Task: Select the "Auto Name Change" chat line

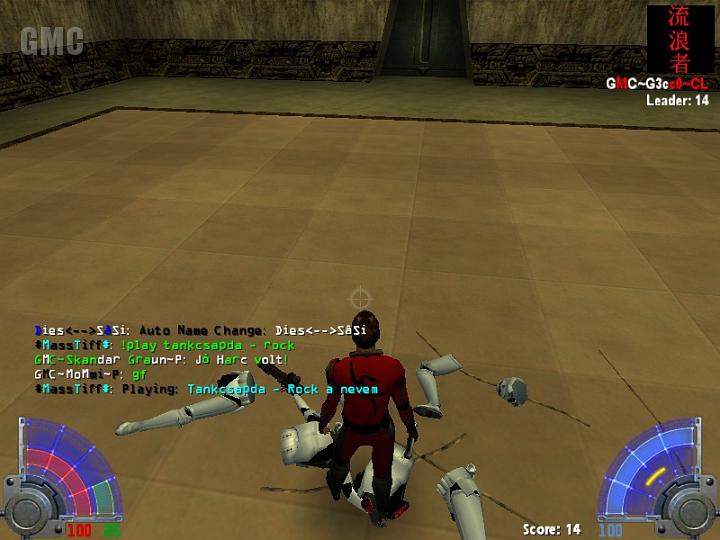Action: point(200,329)
